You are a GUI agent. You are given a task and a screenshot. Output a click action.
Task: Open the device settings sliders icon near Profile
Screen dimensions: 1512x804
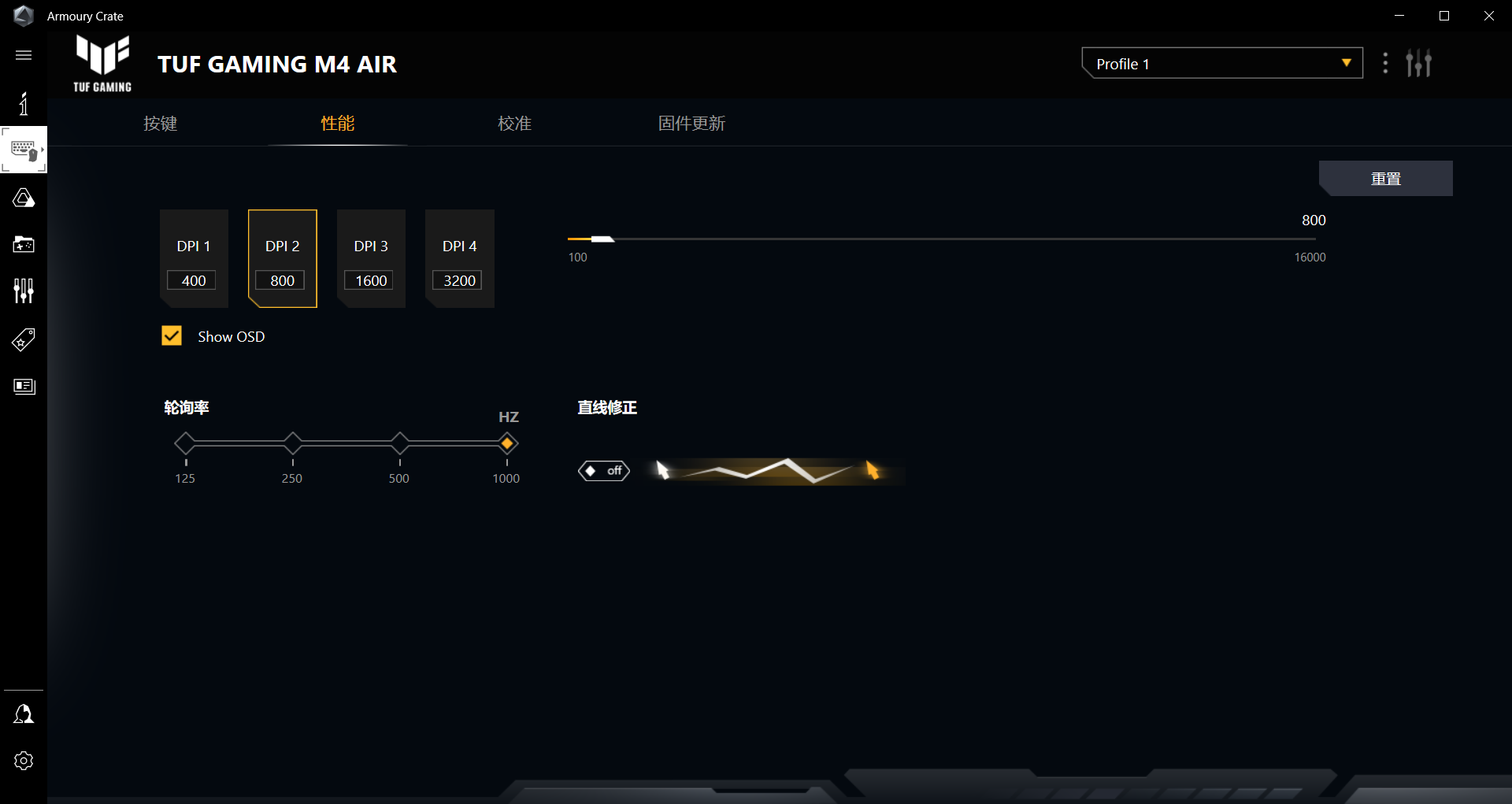pos(1419,63)
